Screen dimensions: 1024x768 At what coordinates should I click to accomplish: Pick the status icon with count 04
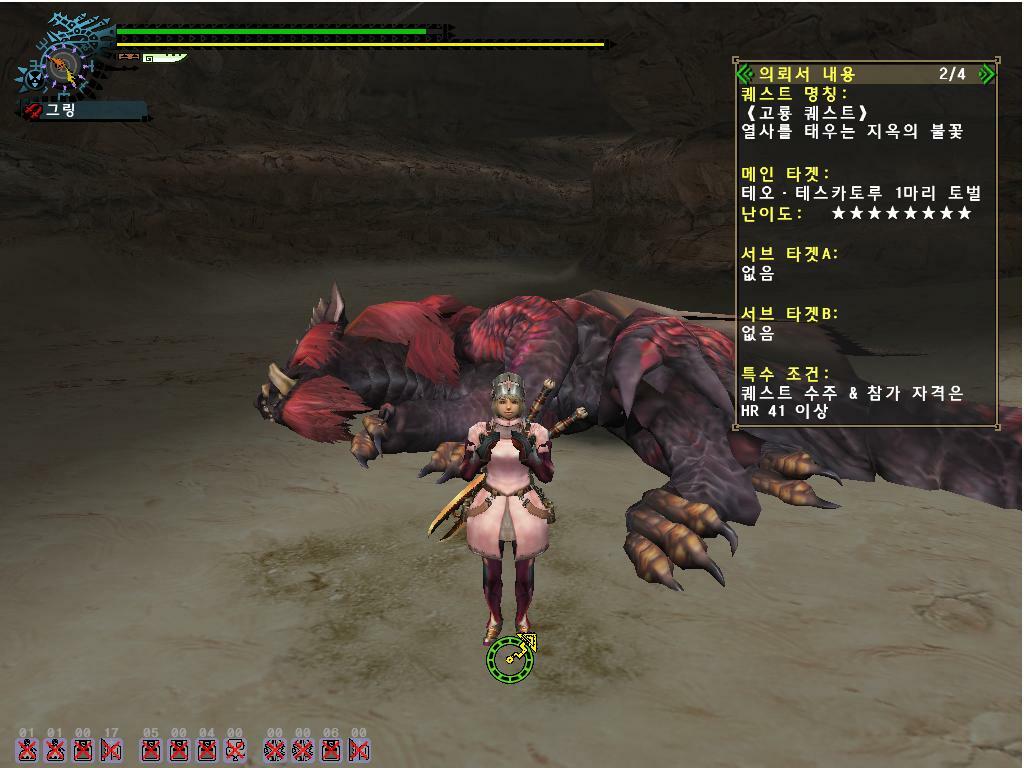[x=207, y=749]
